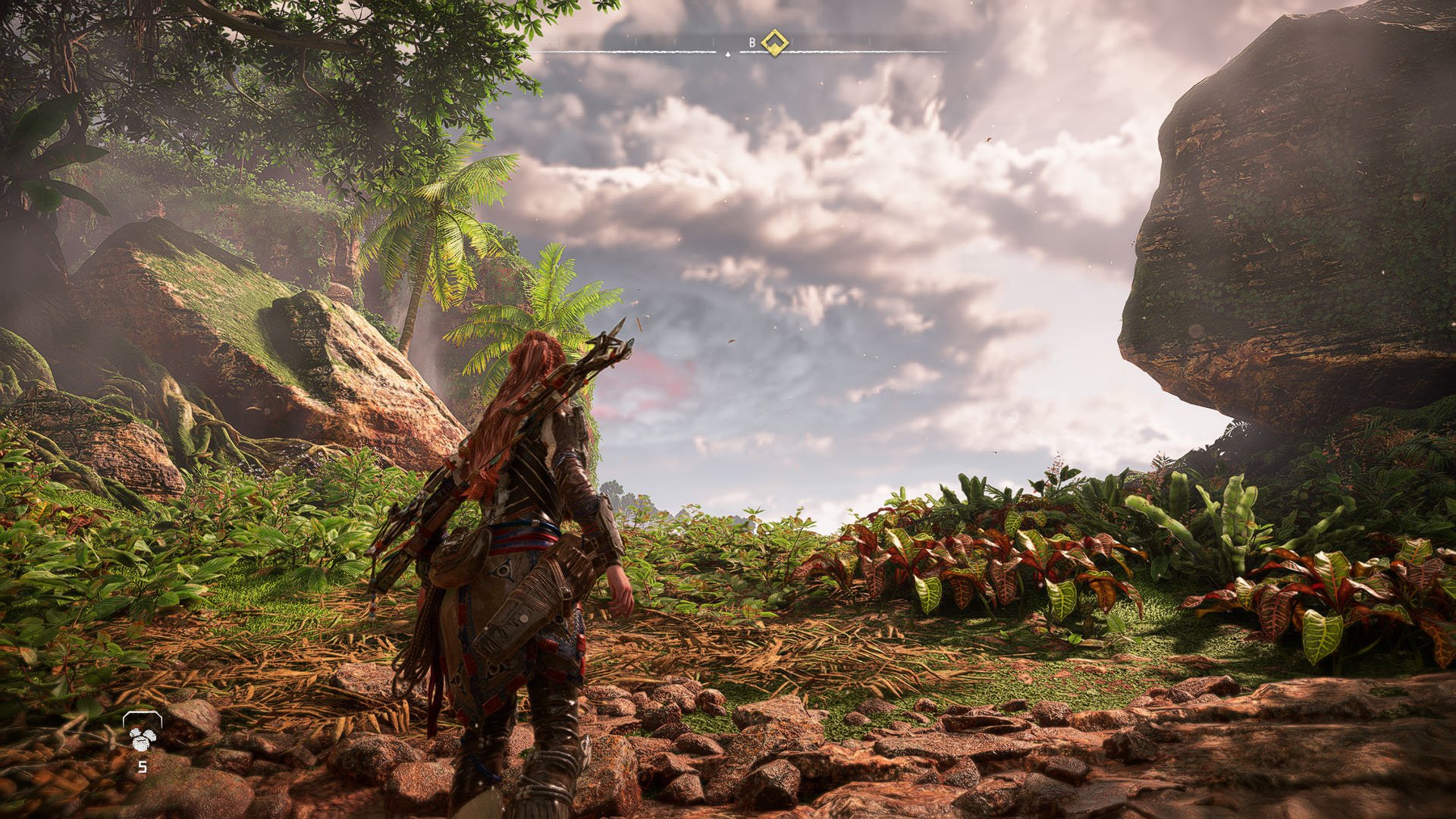This screenshot has width=1456, height=819.
Task: Select the gold quest marker on the compass
Action: click(774, 42)
